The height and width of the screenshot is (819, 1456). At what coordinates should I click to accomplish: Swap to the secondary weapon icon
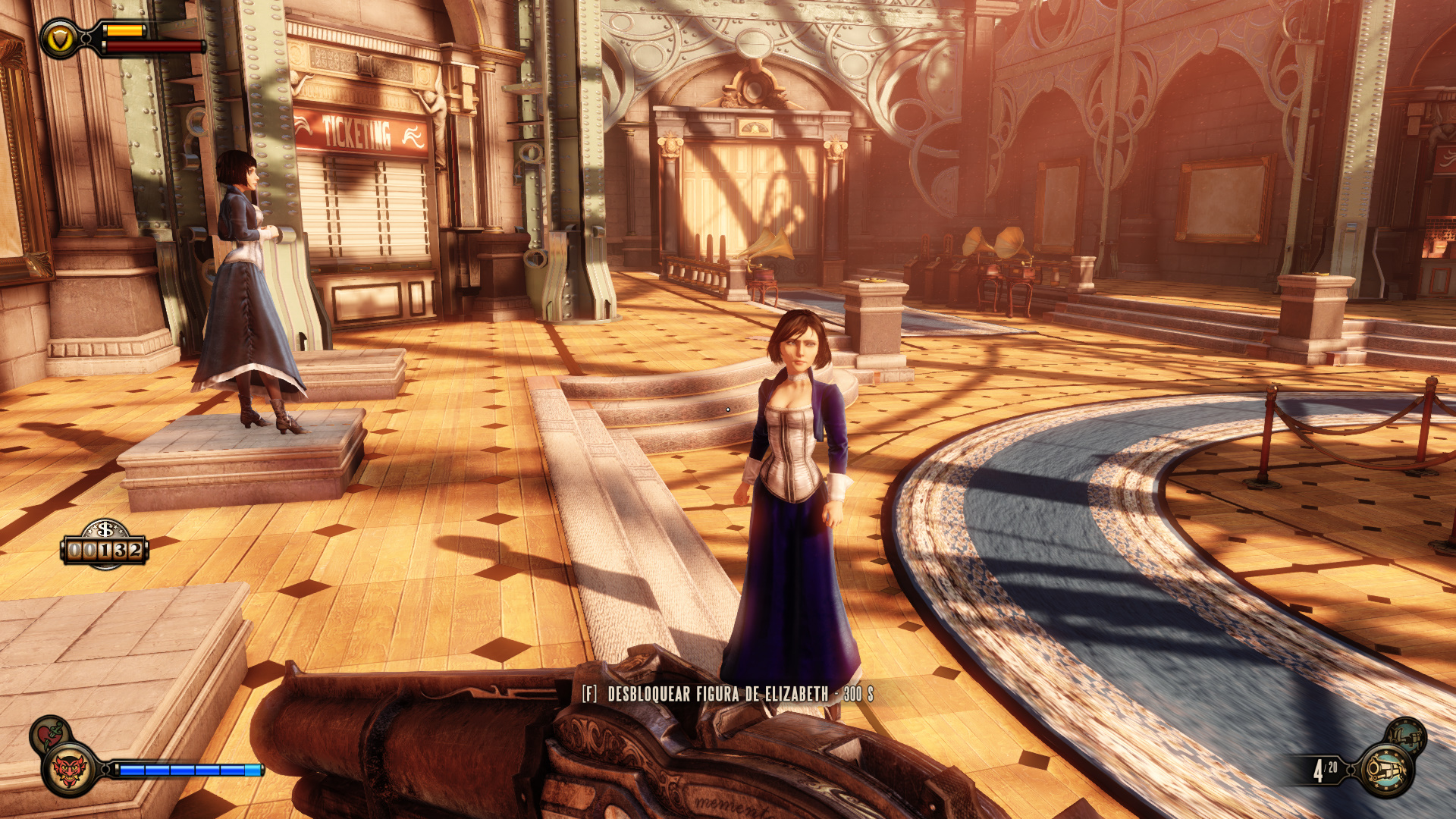[x=1407, y=736]
